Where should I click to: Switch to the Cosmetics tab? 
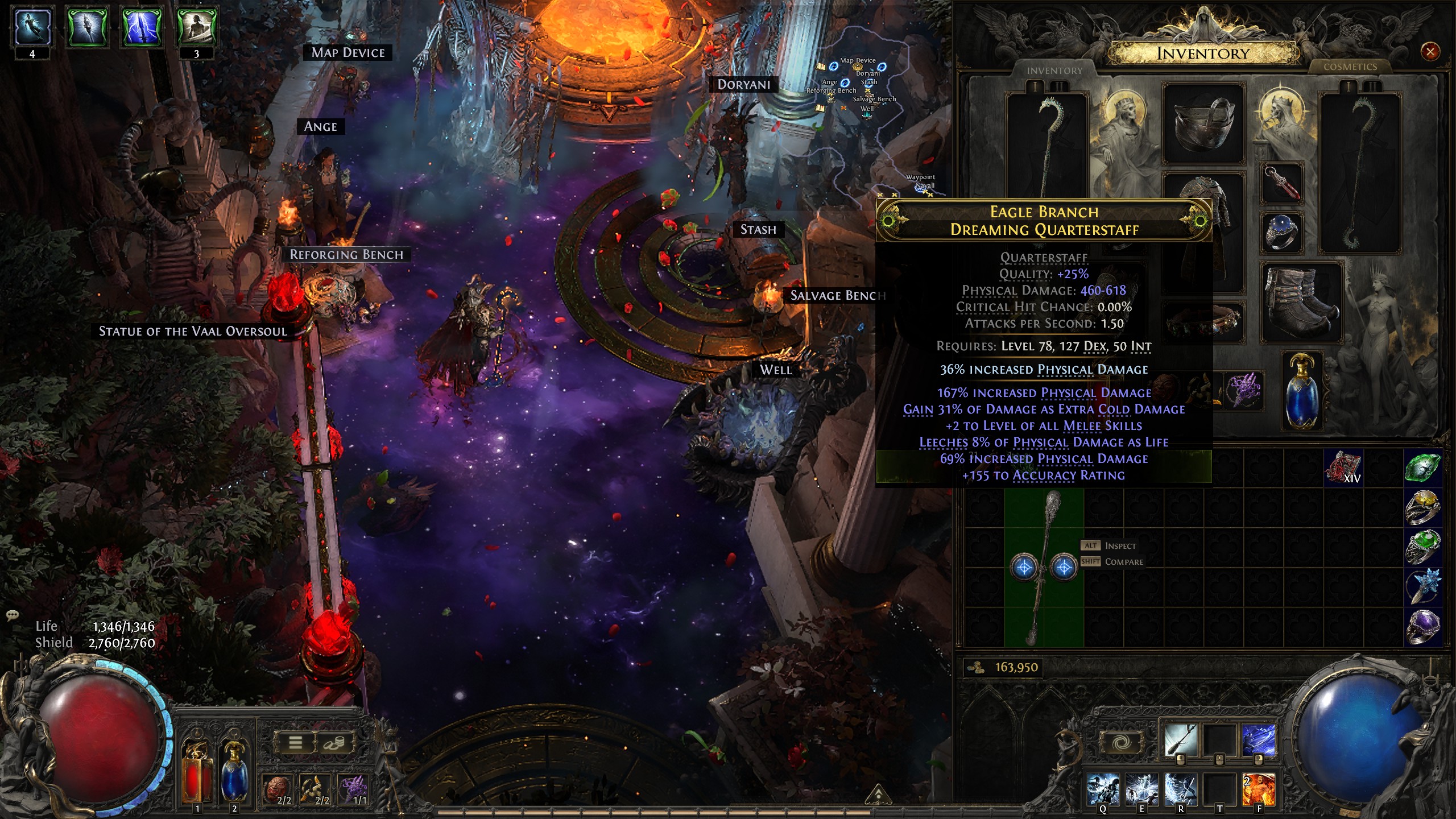click(1350, 67)
